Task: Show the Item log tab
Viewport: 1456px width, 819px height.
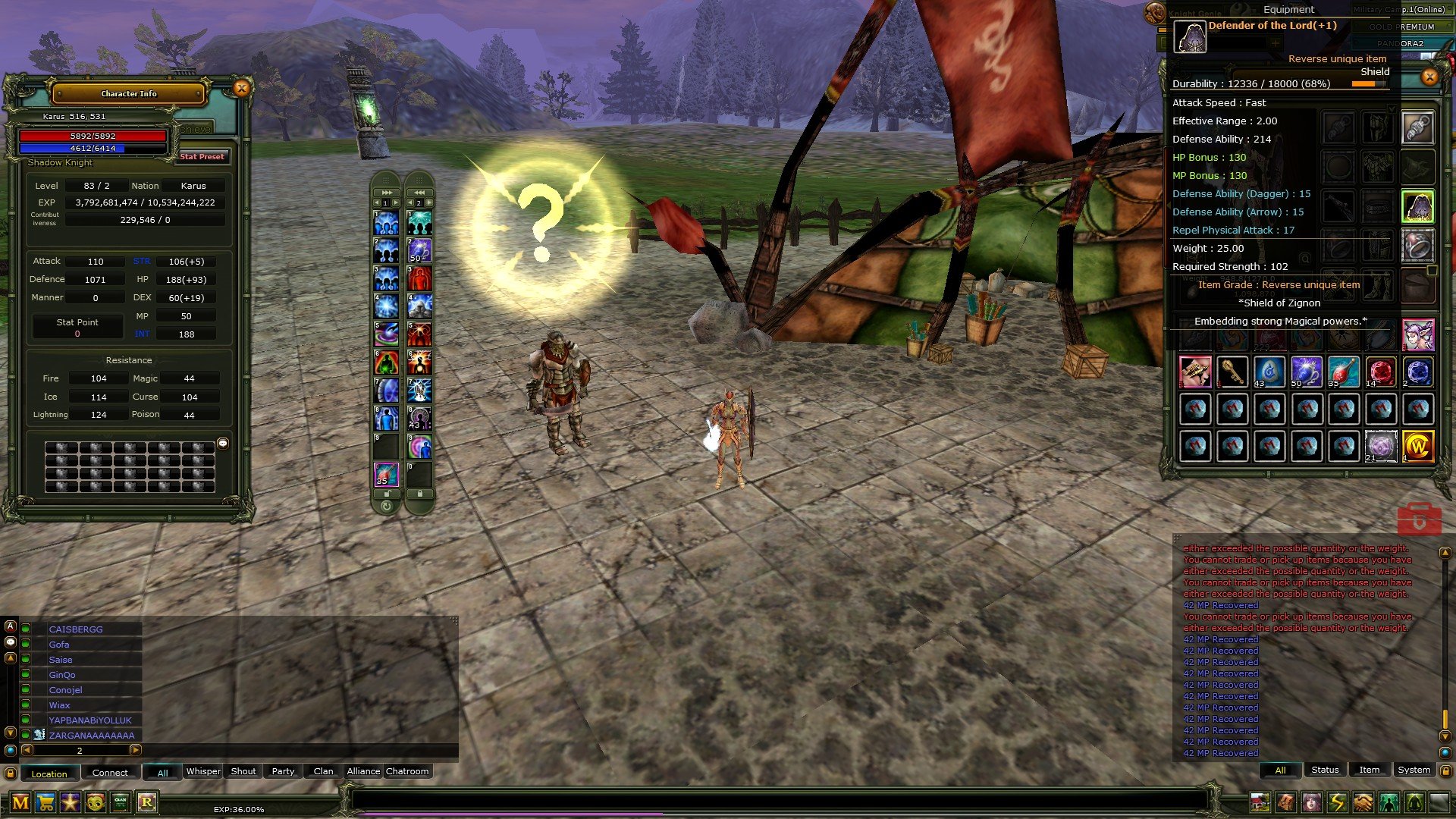Action: point(1369,770)
